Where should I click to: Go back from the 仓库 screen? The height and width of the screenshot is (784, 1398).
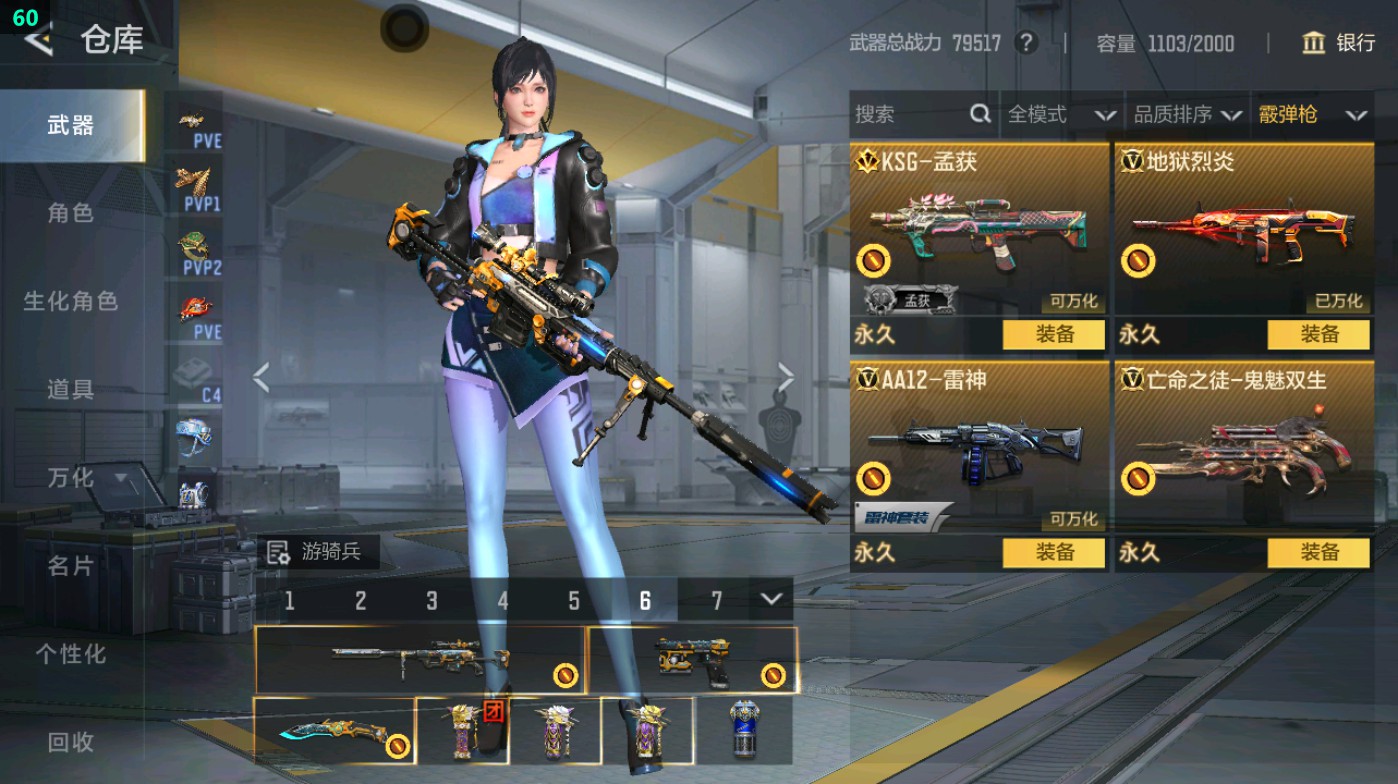tap(40, 40)
